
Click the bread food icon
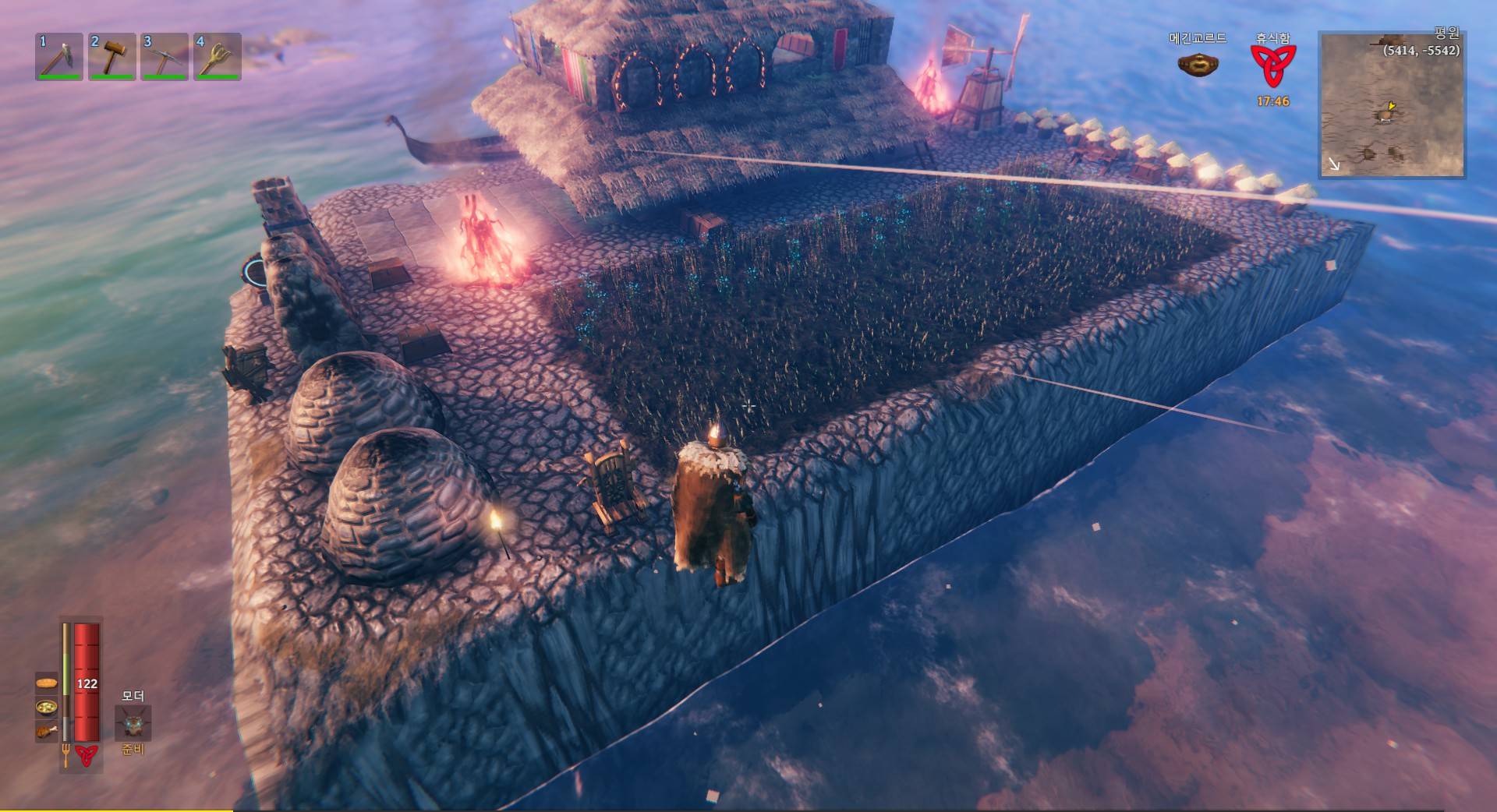[x=47, y=683]
